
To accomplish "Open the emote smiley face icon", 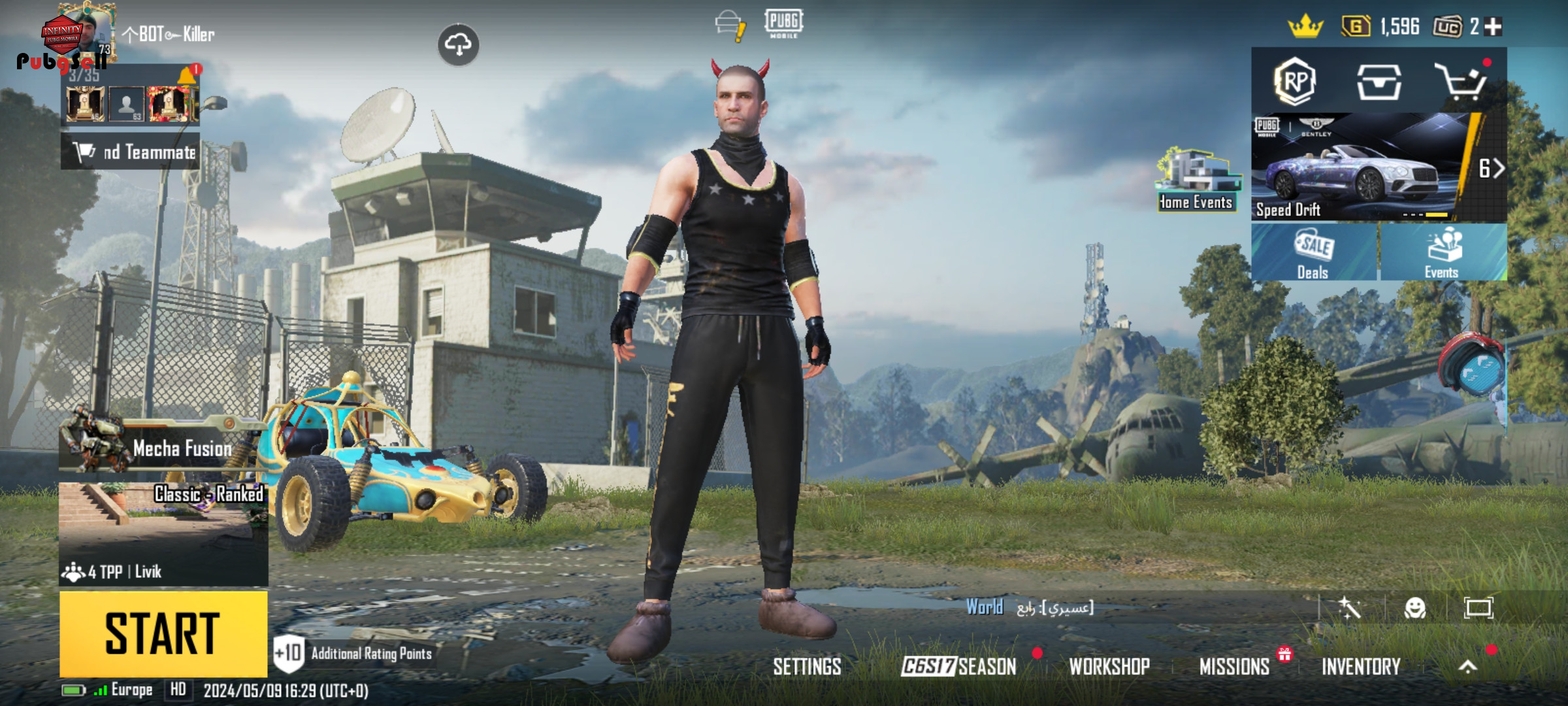I will (1414, 608).
